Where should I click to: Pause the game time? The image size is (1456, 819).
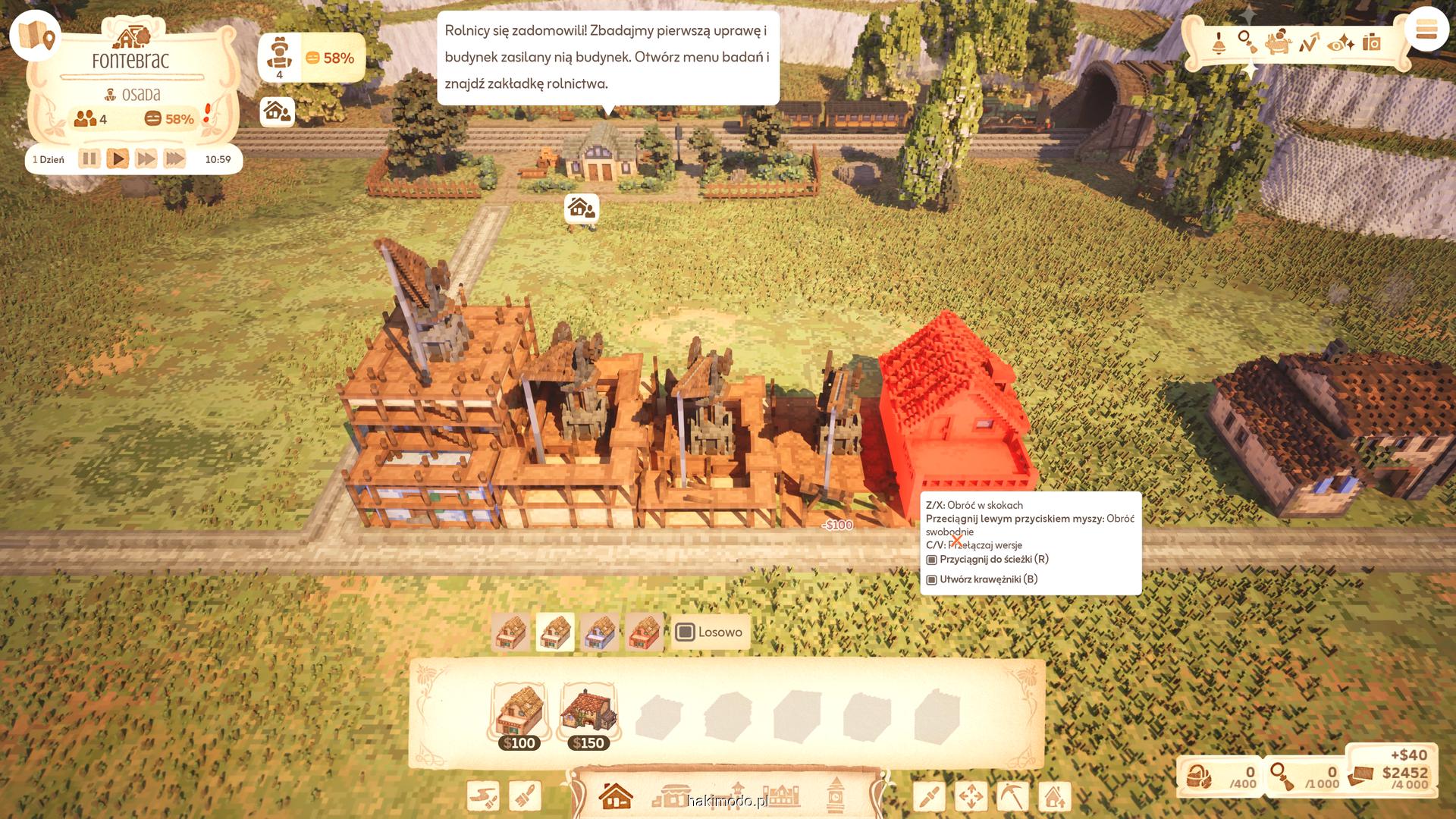click(89, 159)
